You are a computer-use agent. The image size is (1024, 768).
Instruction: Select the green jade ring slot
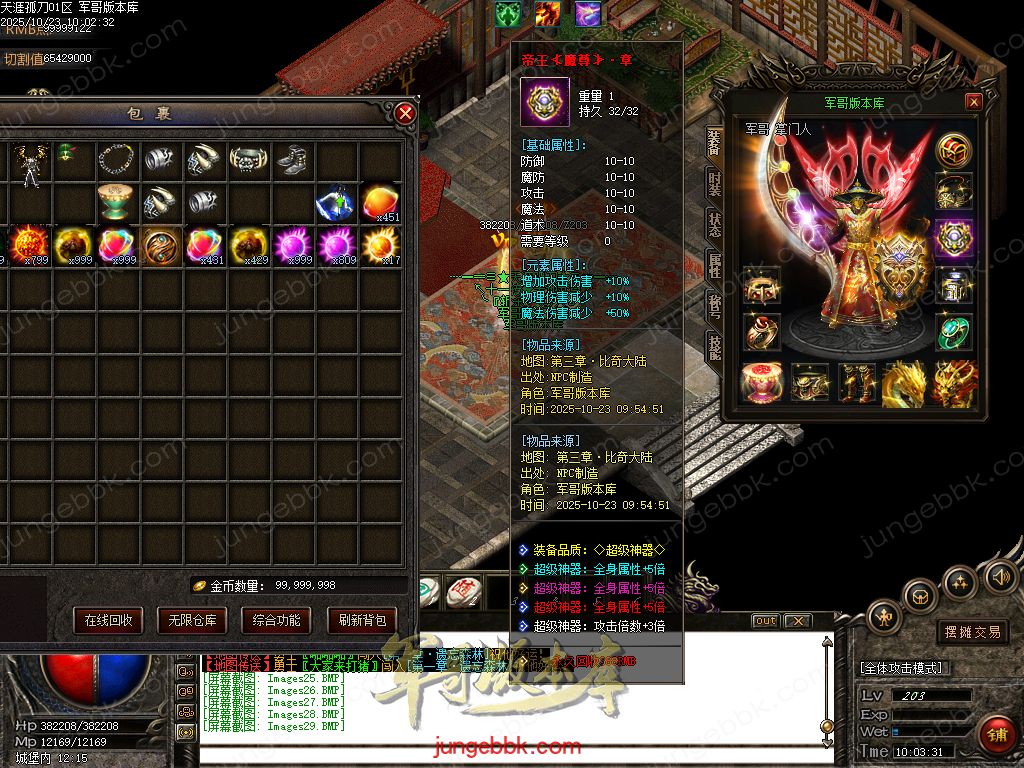(x=954, y=332)
